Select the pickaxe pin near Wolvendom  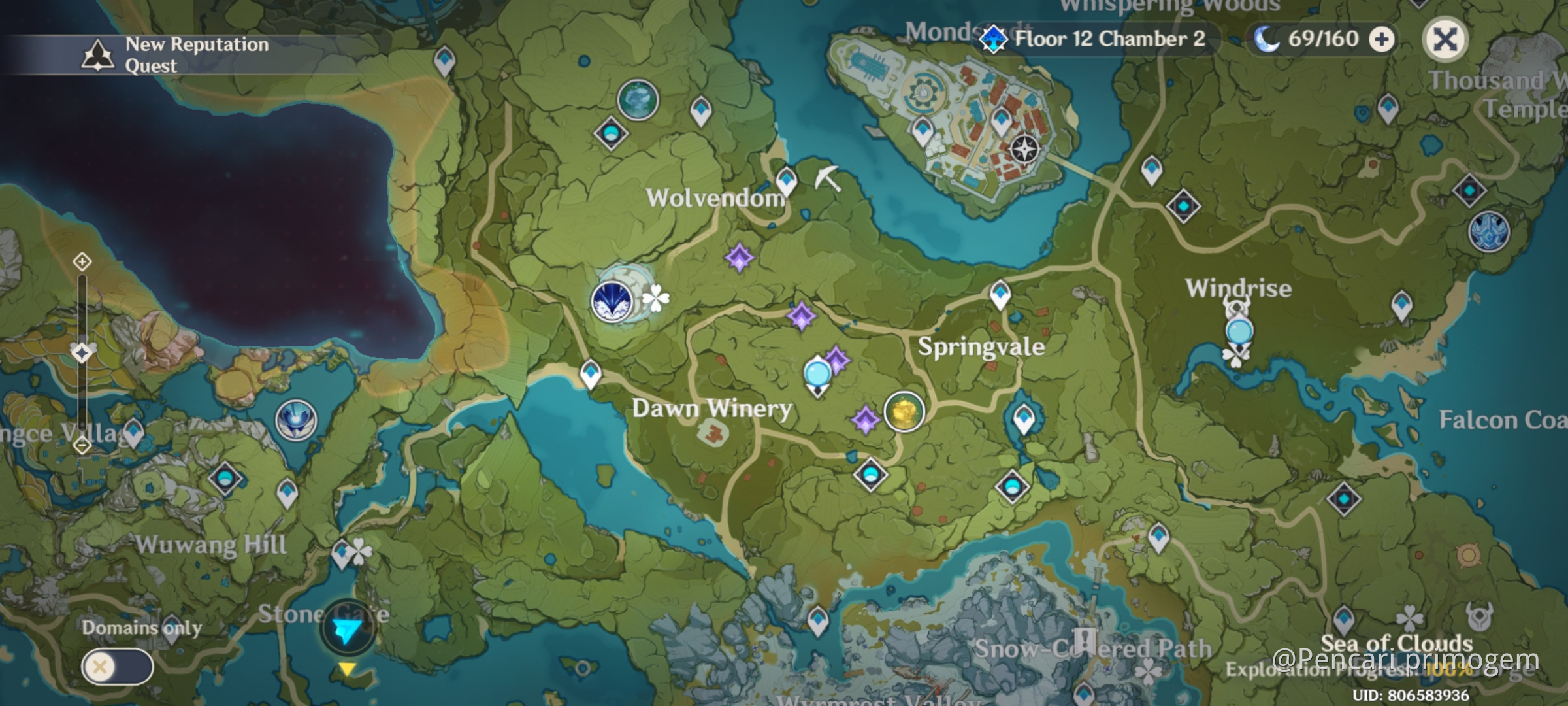(x=827, y=177)
